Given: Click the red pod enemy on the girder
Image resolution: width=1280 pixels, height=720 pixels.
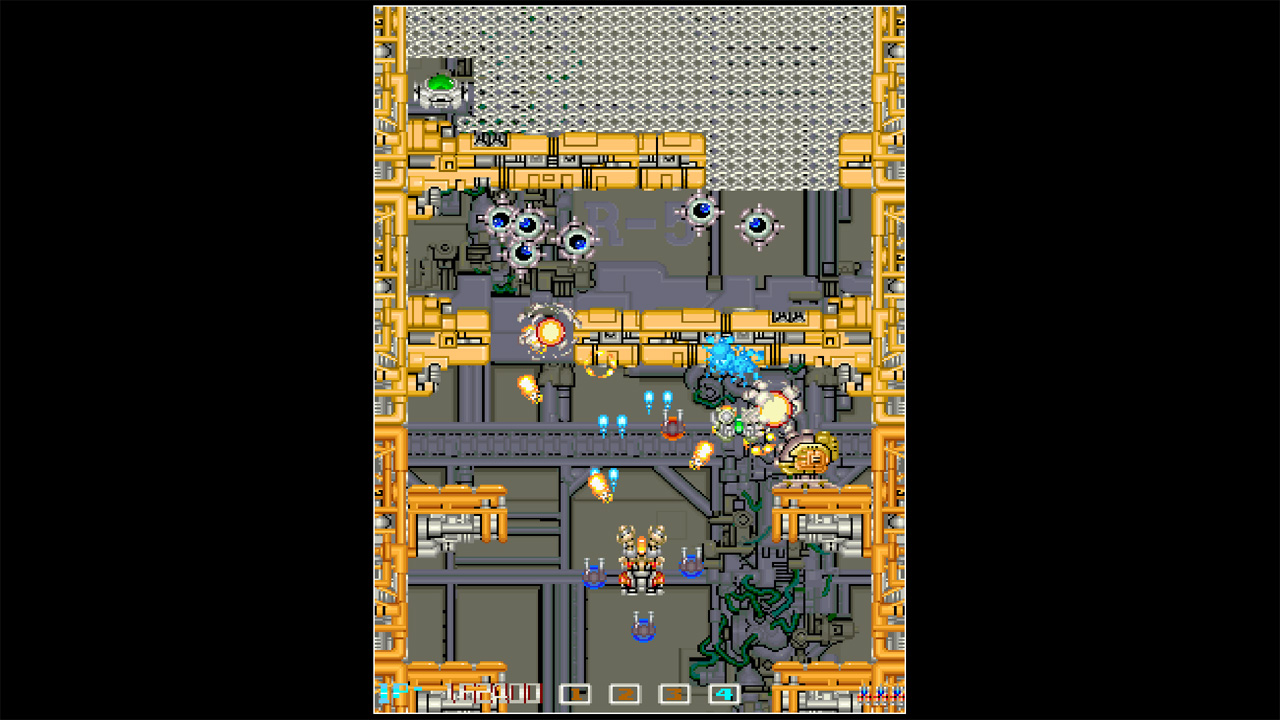Looking at the screenshot, I should coord(674,430).
